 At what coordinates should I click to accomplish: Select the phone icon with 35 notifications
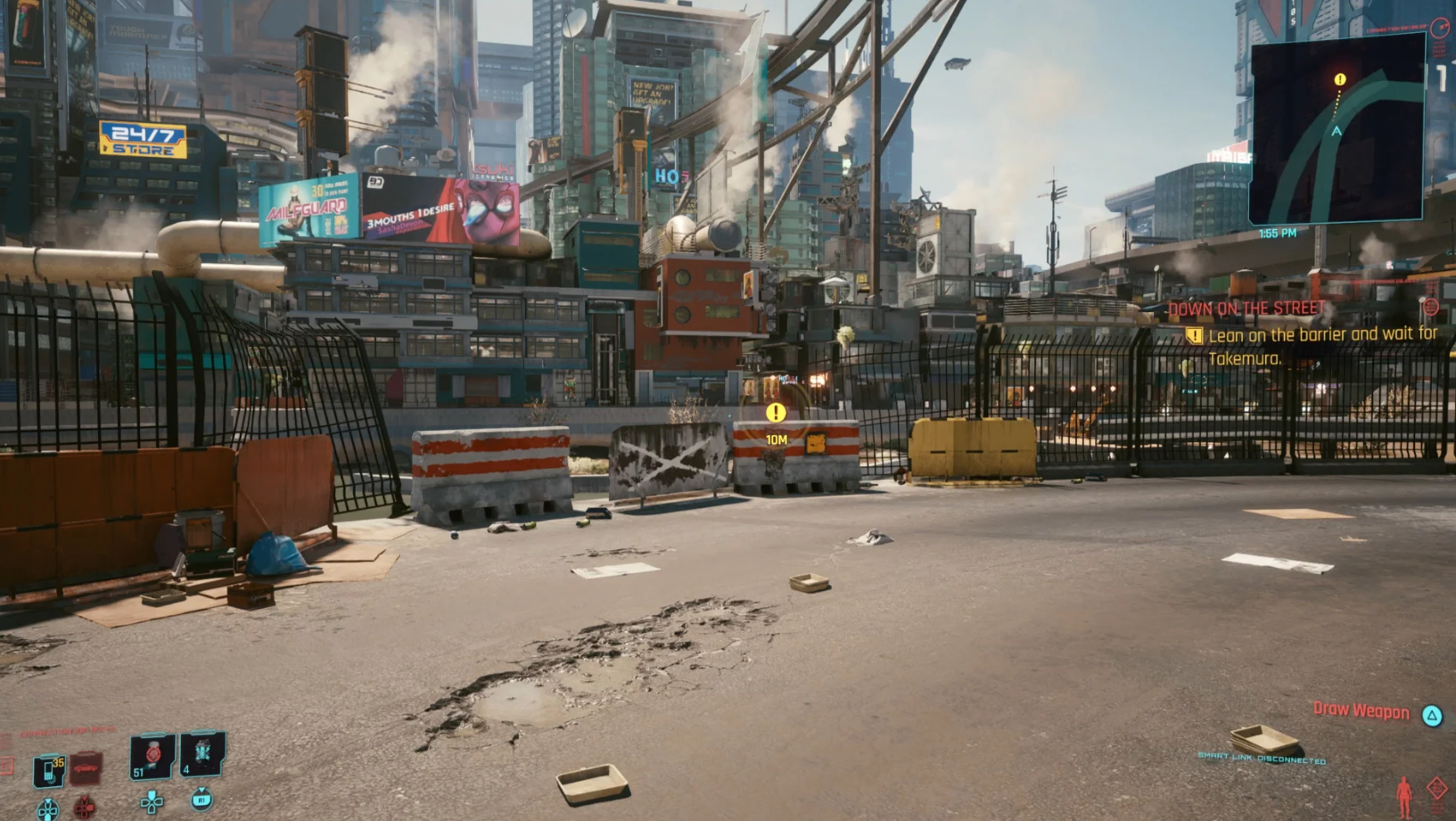[49, 770]
